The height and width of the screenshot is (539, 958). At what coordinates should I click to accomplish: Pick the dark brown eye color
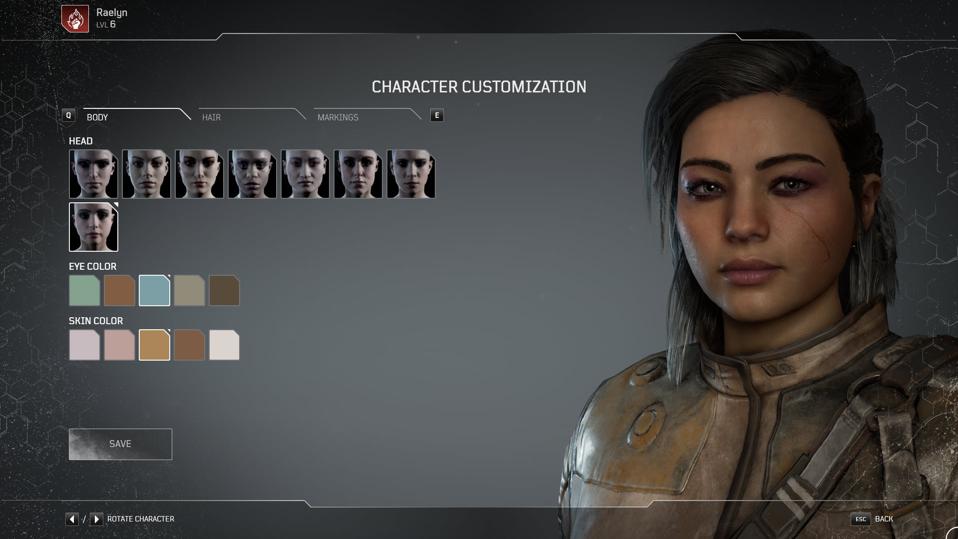point(224,291)
